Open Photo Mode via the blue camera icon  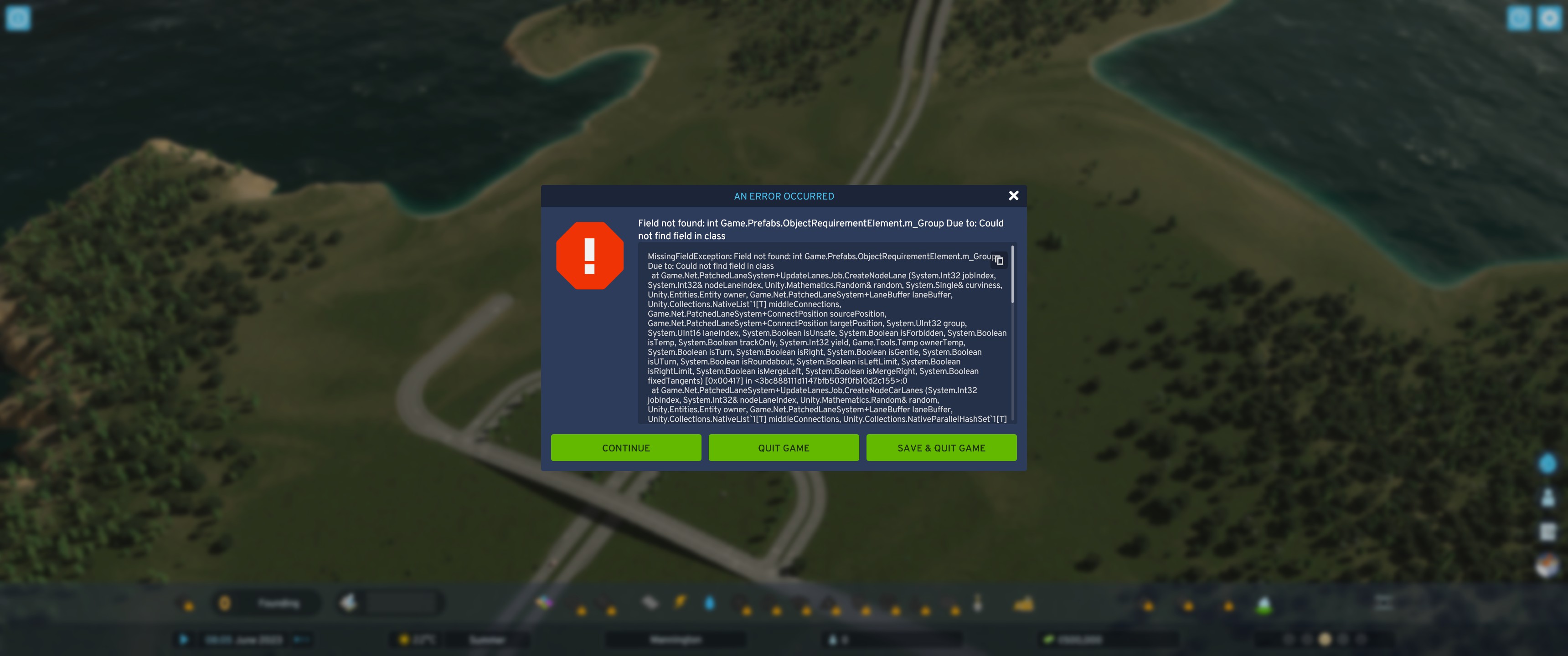[x=1519, y=18]
